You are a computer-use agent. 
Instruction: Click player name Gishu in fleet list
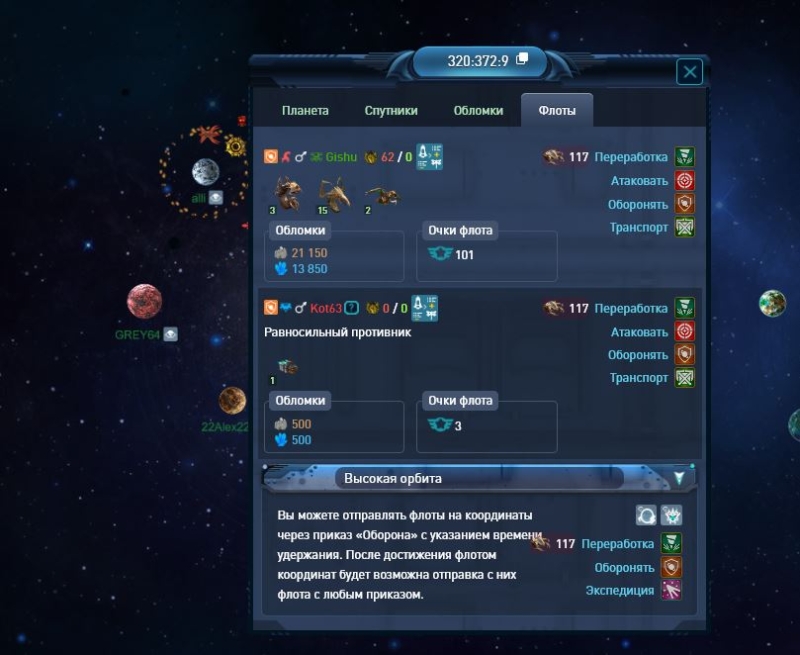click(x=341, y=157)
